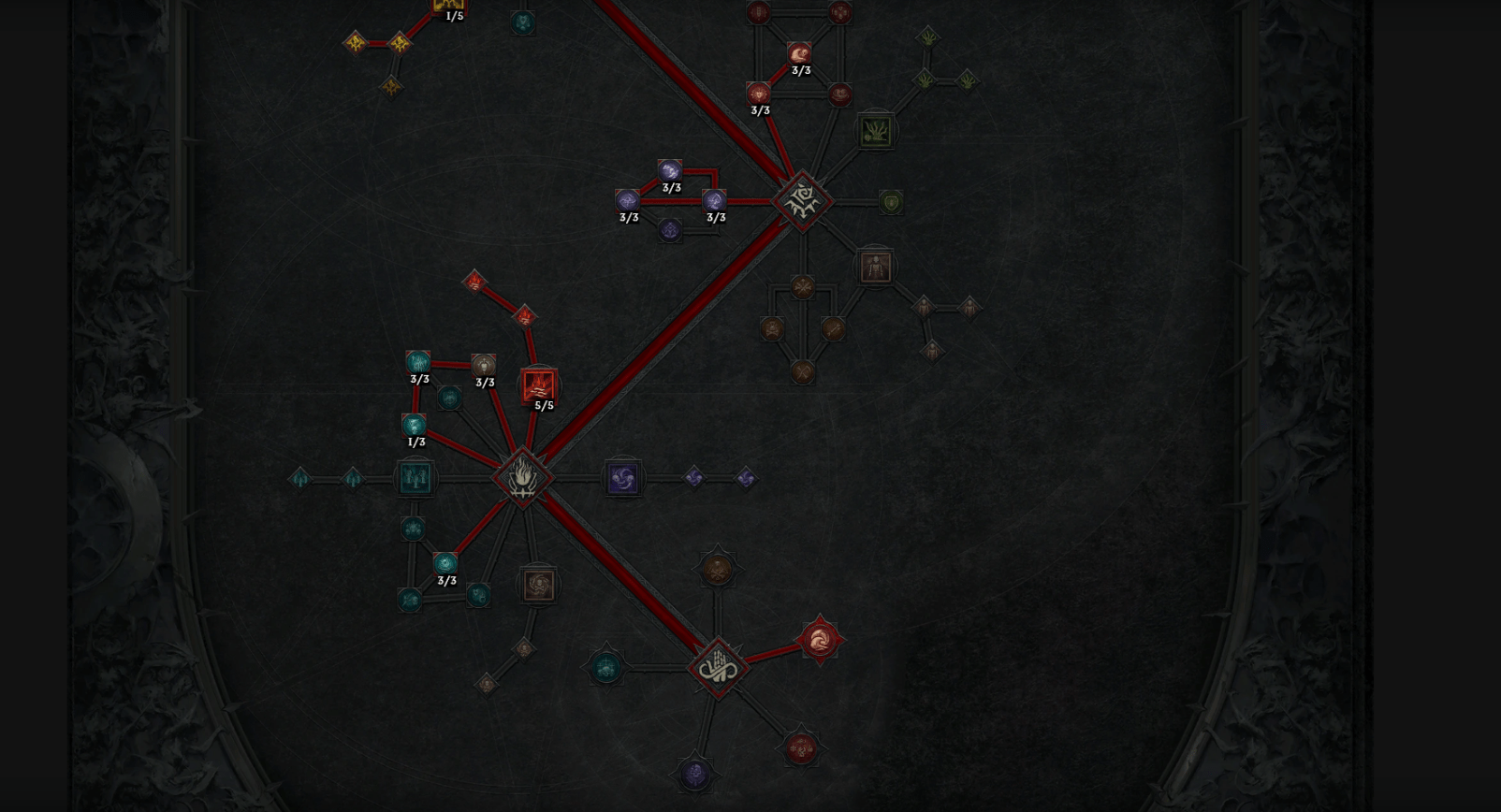Screen dimensions: 1501x812
Task: Click the white hand diamond hub node
Action: 717,665
